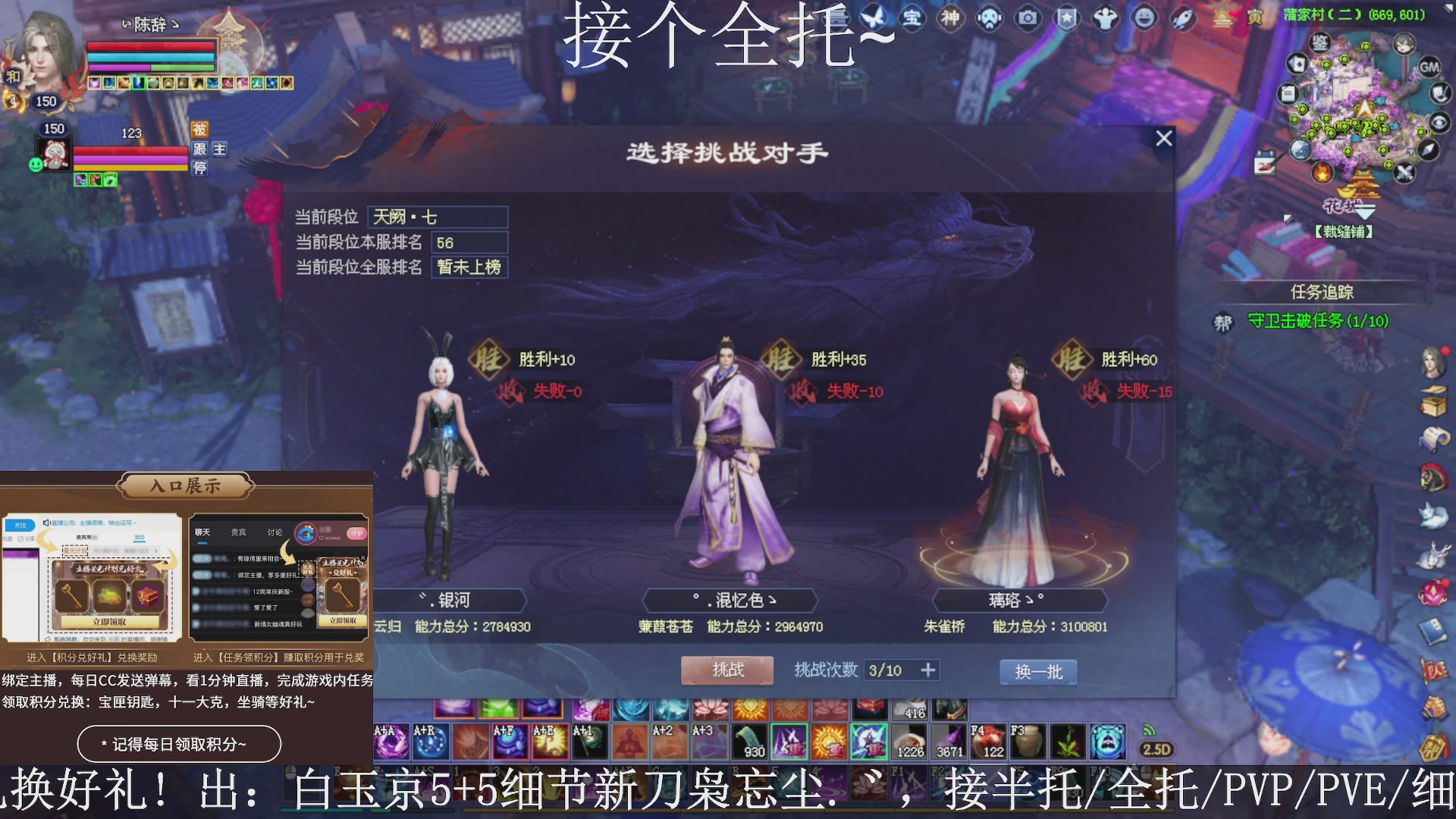Screen dimensions: 1456x819
Task: Switch to the 讨论 tab in chat preview
Action: [x=275, y=532]
